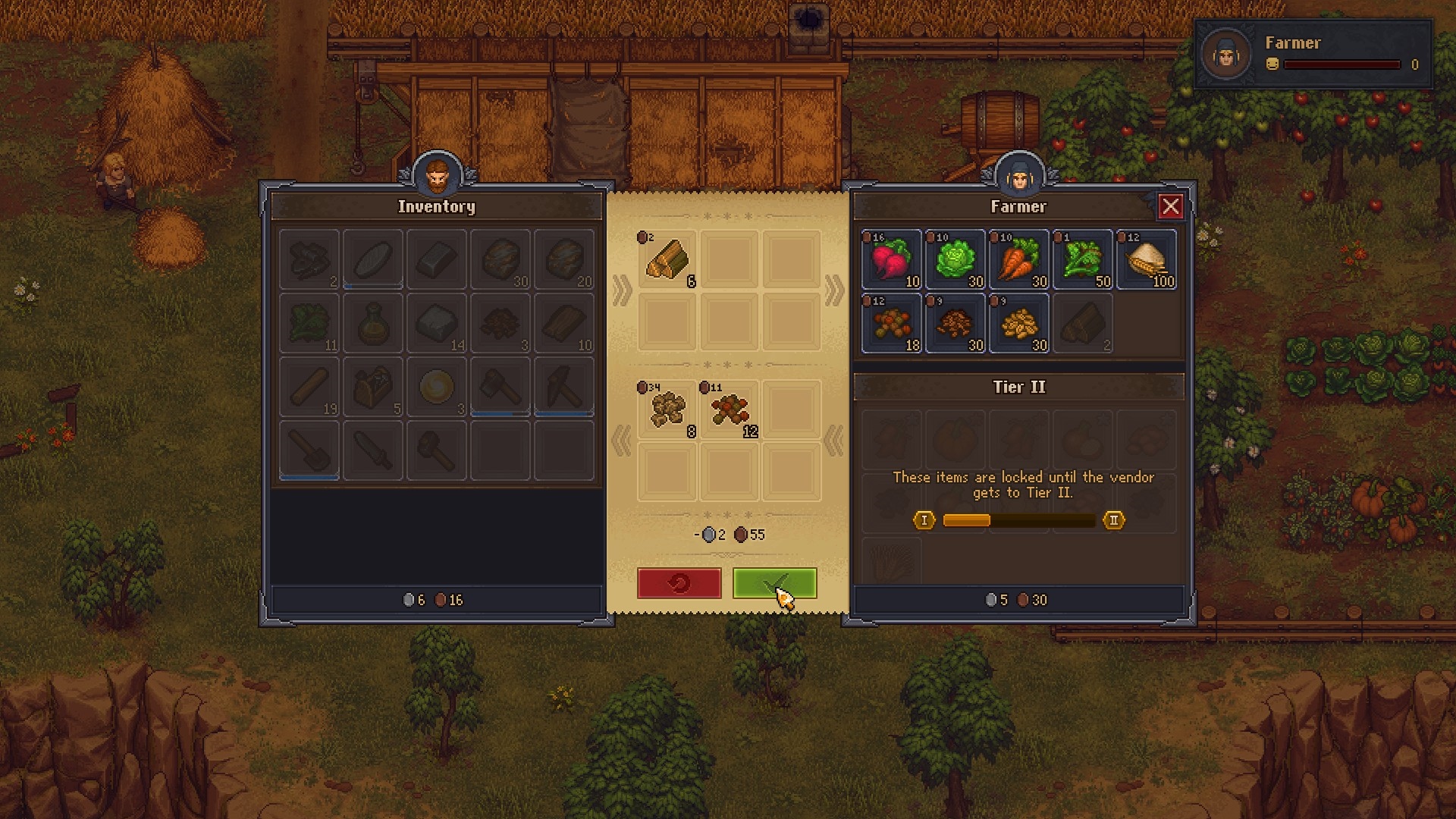The height and width of the screenshot is (819, 1456).
Task: Select the vendor's mixed seeds stack of 18
Action: pos(891,324)
